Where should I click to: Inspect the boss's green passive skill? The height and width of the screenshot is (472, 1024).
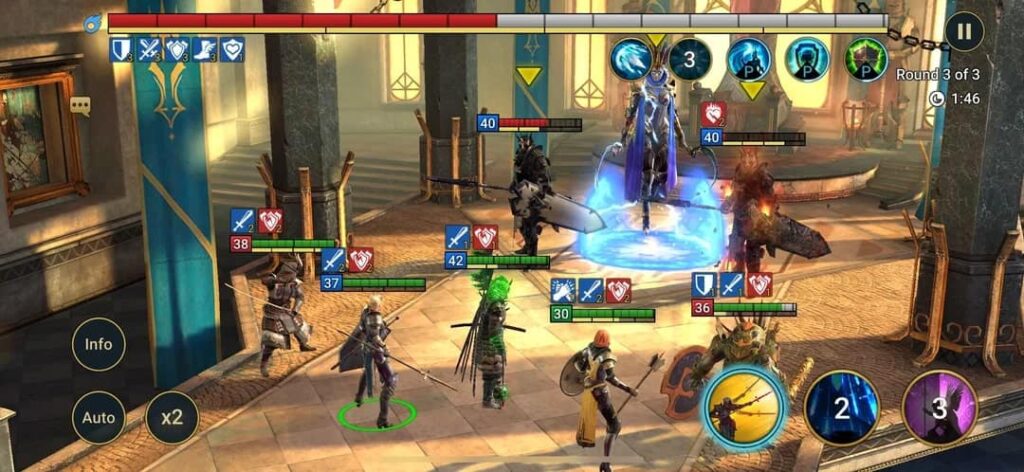point(865,59)
